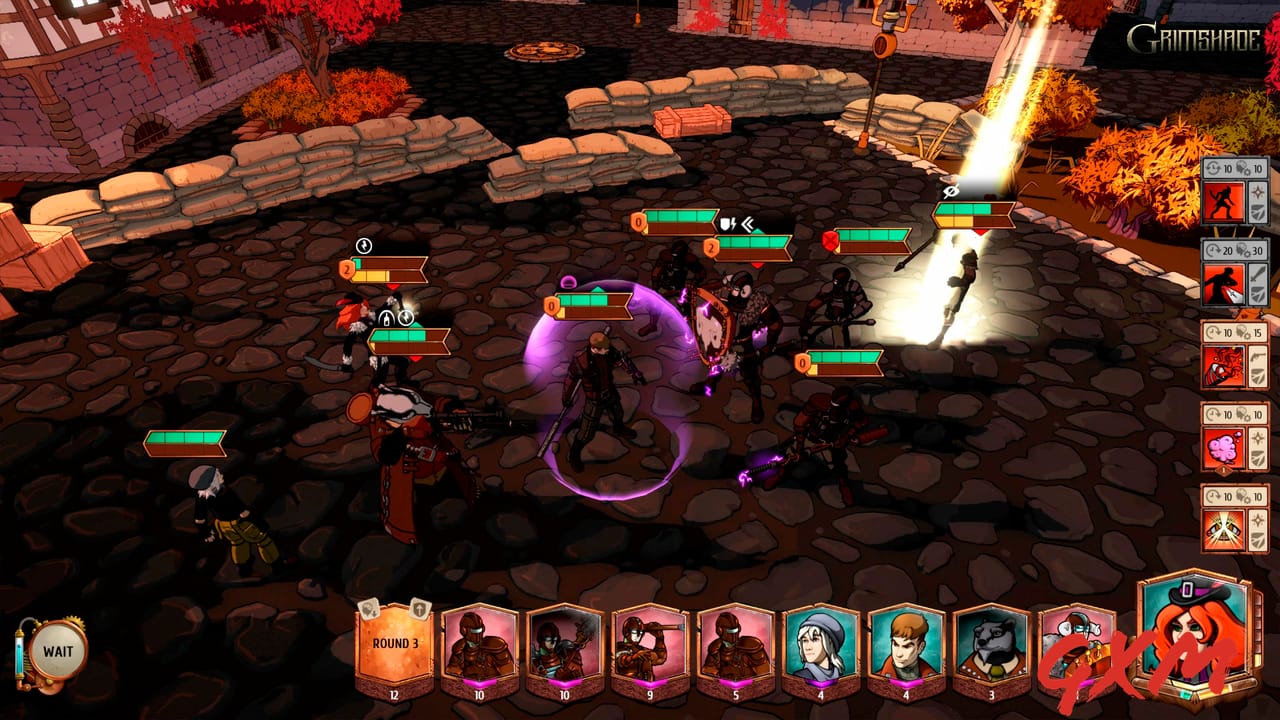Toggle the crossed-eye status above the retreating enemy
The width and height of the screenshot is (1280, 720).
click(950, 190)
